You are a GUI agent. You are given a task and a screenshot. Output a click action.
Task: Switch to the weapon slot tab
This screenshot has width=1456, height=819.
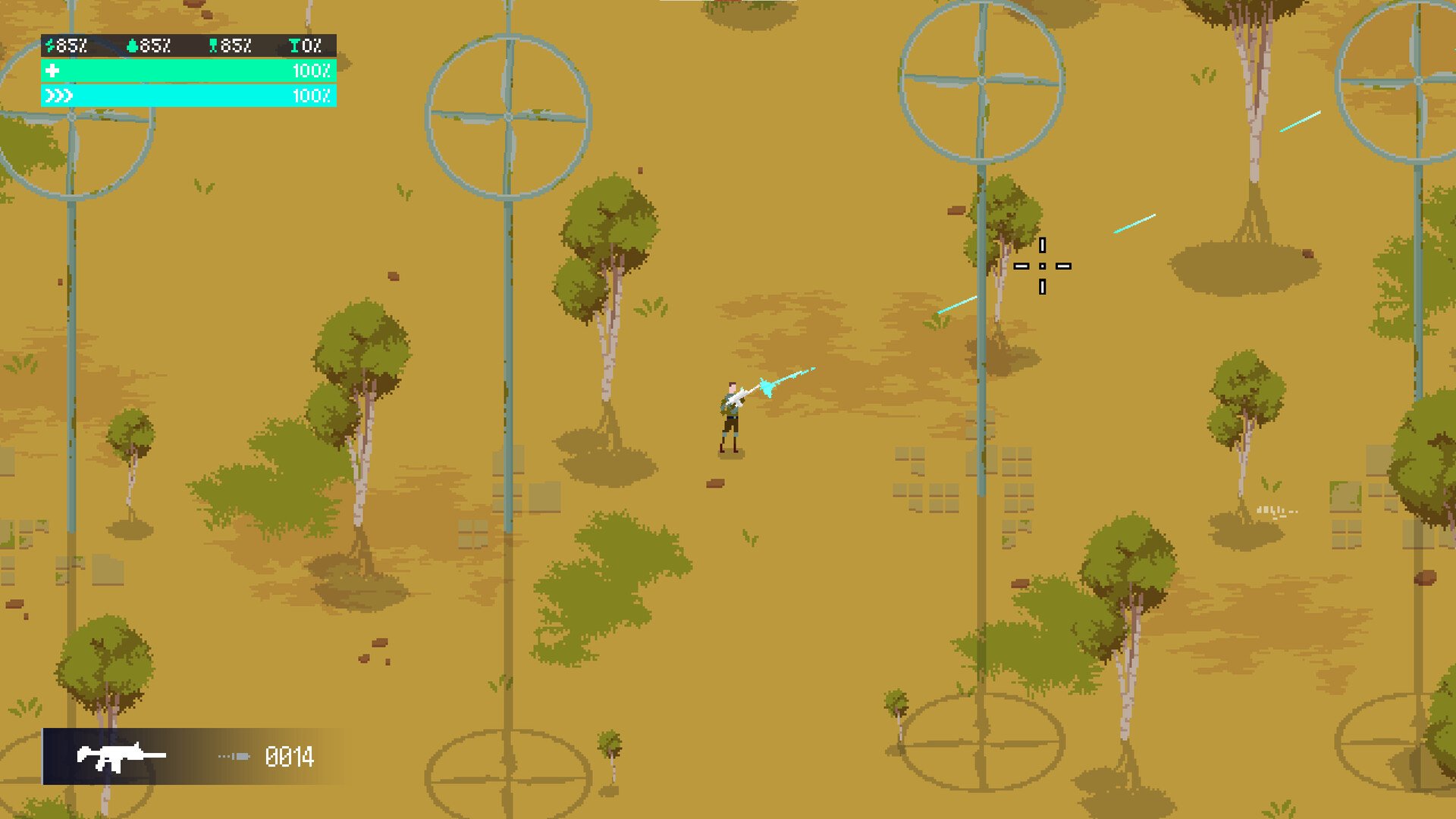coord(121,757)
